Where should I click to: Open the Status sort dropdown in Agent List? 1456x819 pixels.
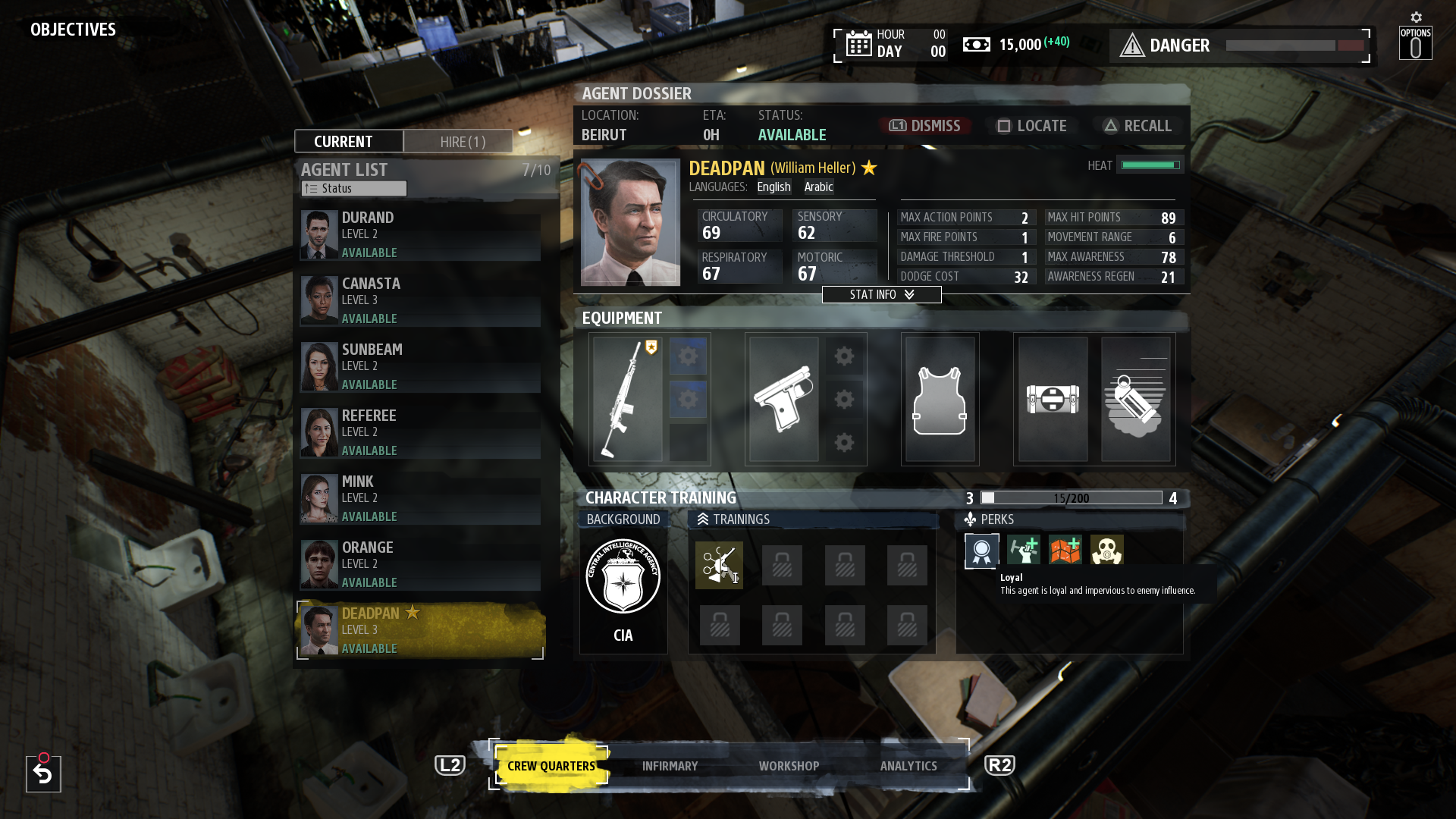(353, 188)
